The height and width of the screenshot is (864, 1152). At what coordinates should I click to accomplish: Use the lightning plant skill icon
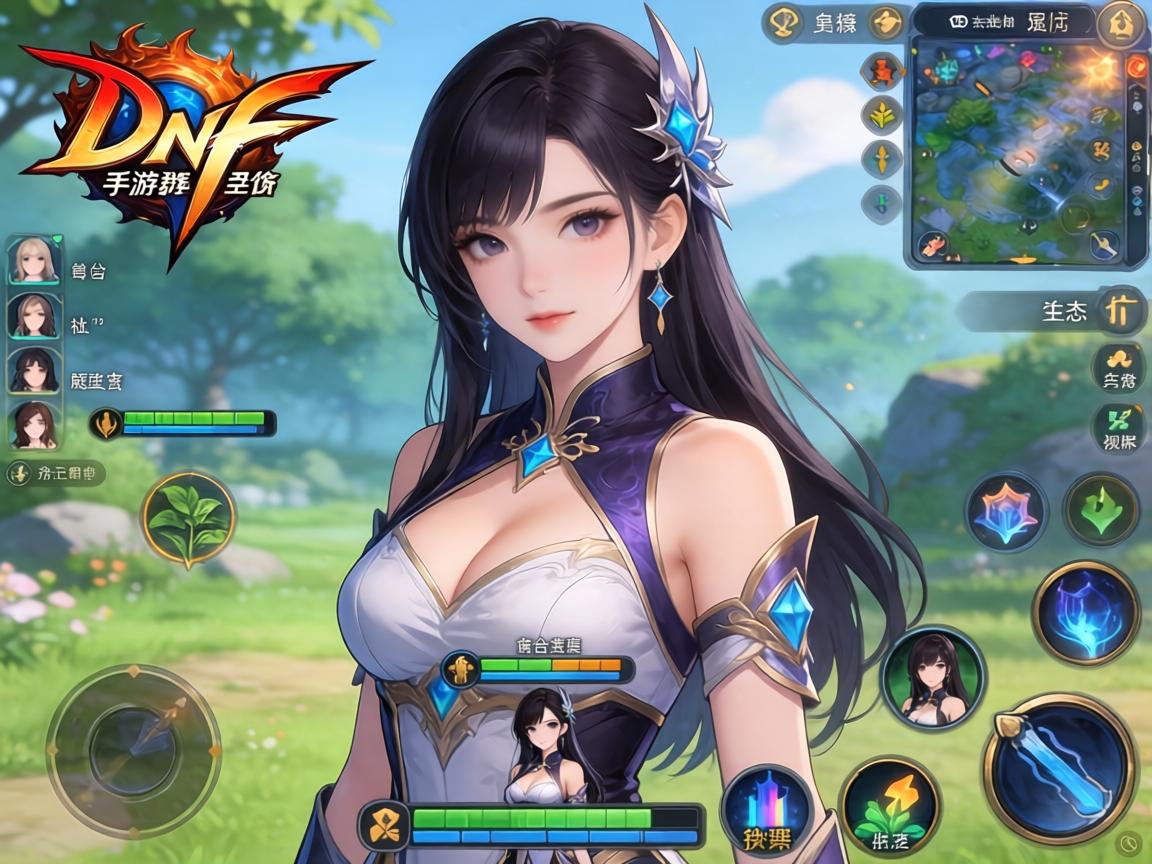coord(889,805)
